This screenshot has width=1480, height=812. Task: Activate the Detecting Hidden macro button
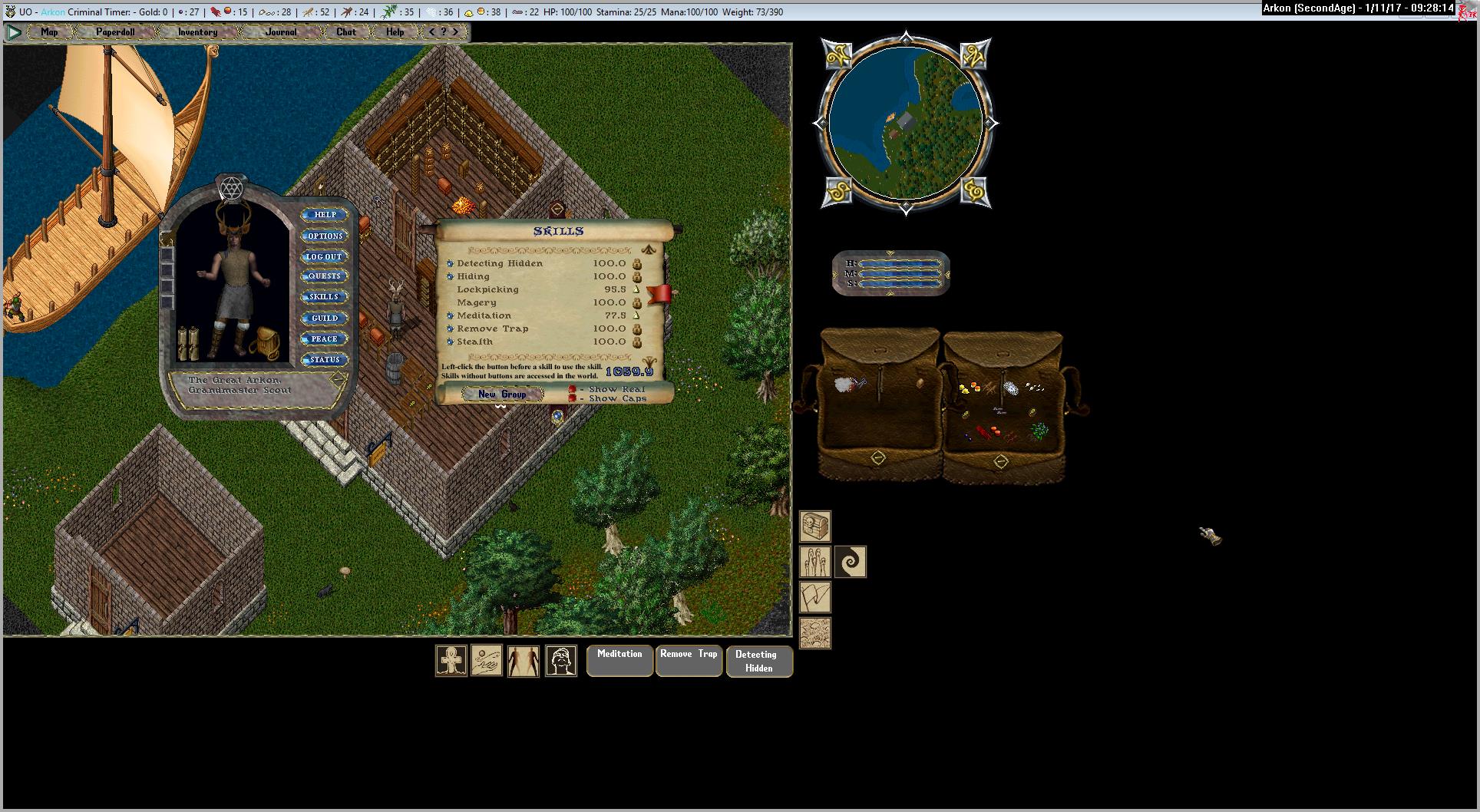(x=758, y=661)
